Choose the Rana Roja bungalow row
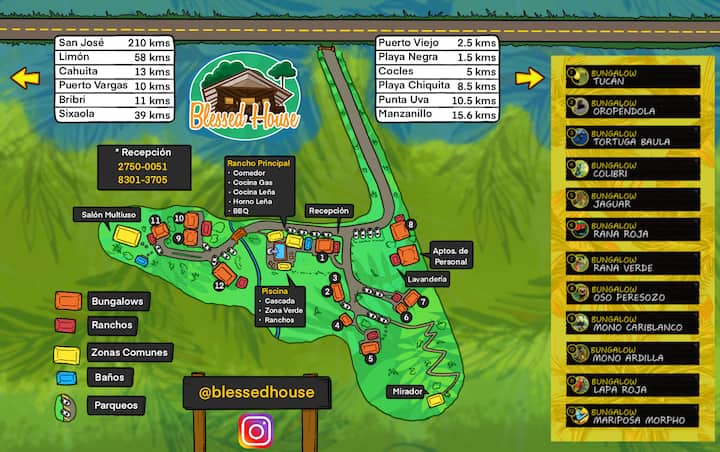This screenshot has width=720, height=452. tap(632, 231)
